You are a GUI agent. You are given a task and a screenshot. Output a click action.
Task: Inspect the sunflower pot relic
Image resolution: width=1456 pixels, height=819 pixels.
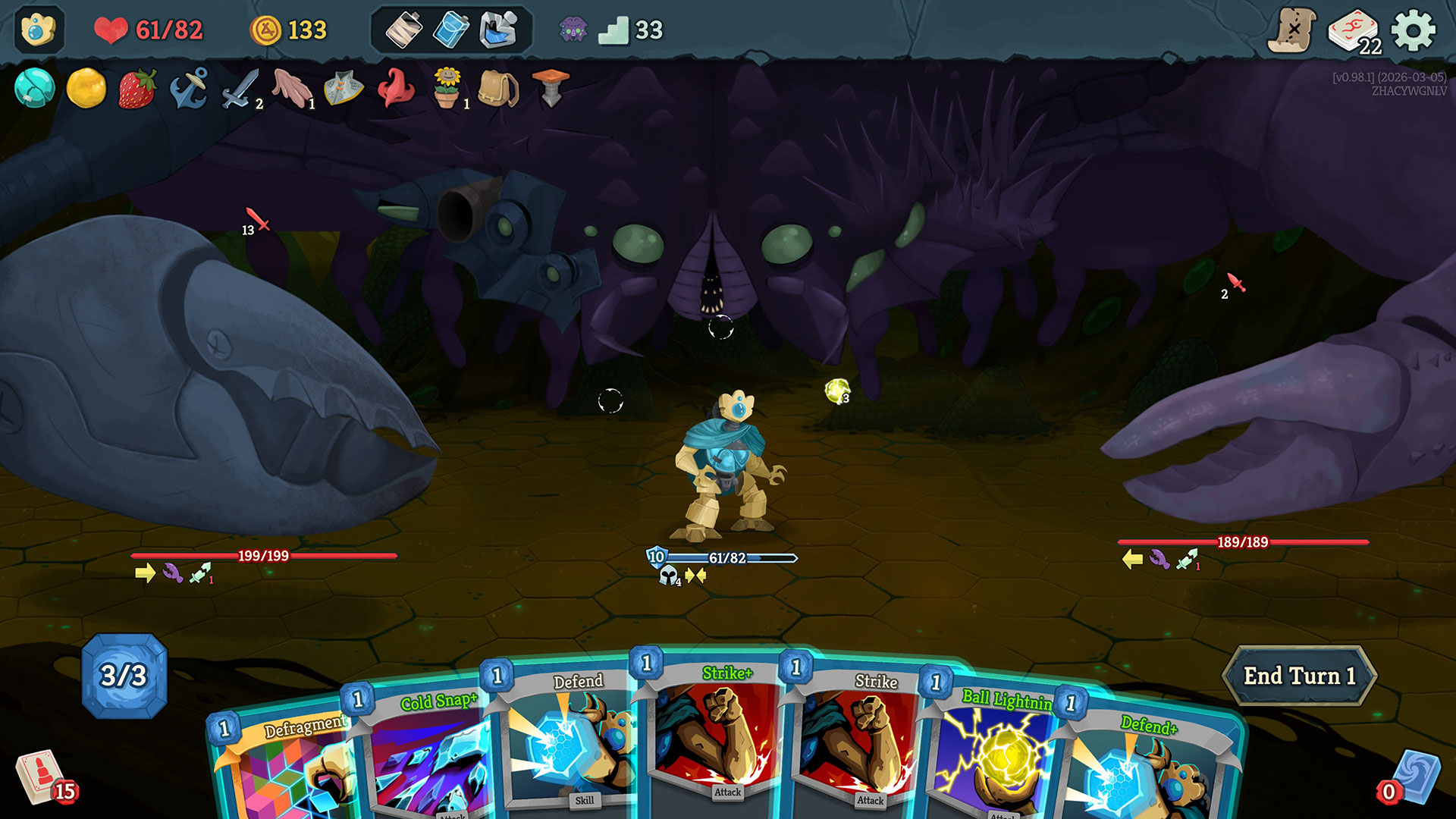pyautogui.click(x=447, y=89)
